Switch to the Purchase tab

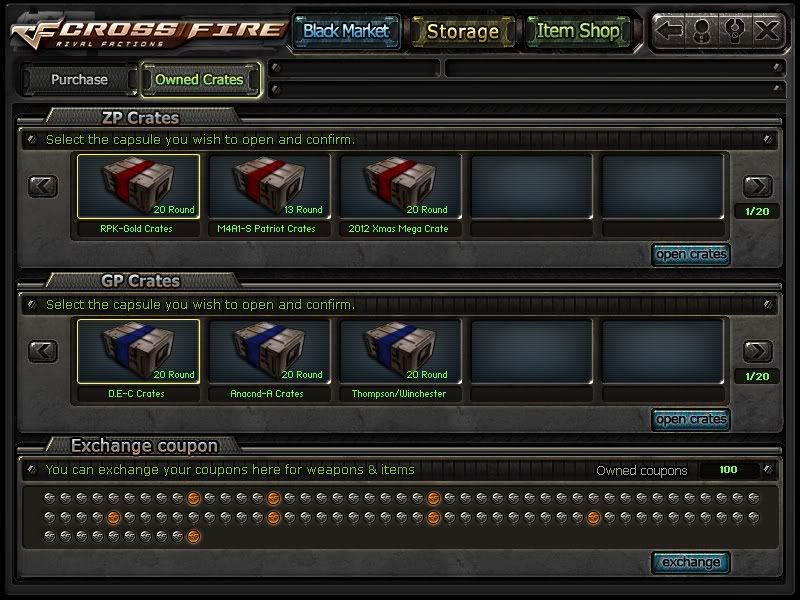79,79
